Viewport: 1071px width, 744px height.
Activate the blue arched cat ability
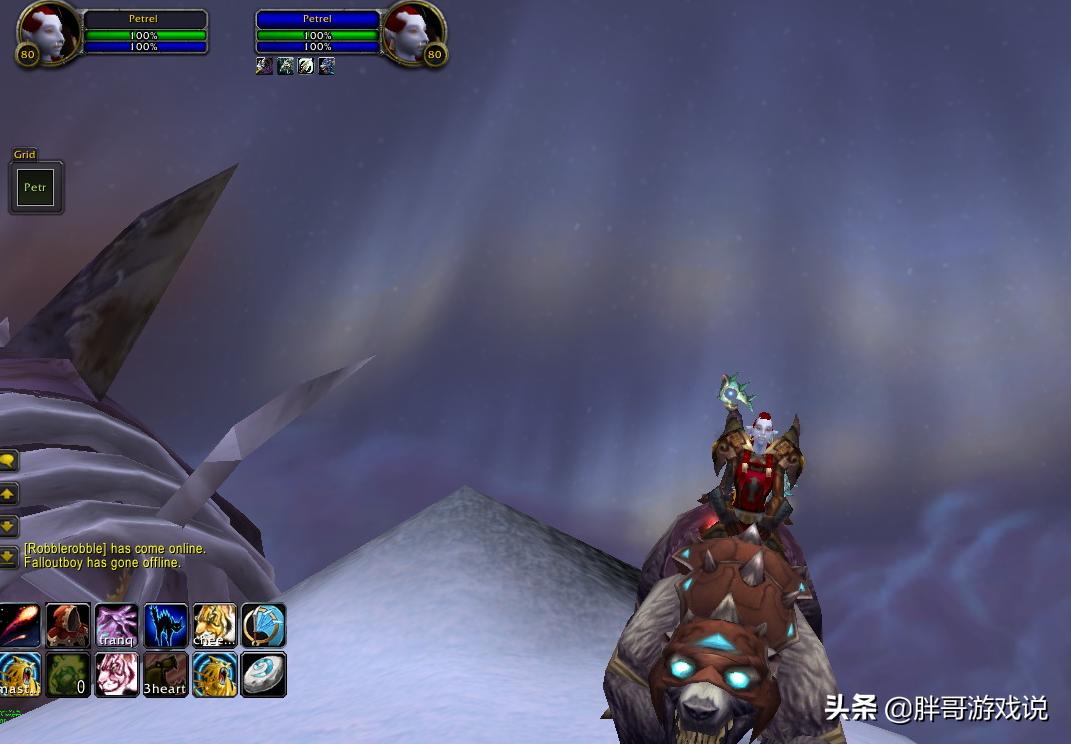(166, 626)
